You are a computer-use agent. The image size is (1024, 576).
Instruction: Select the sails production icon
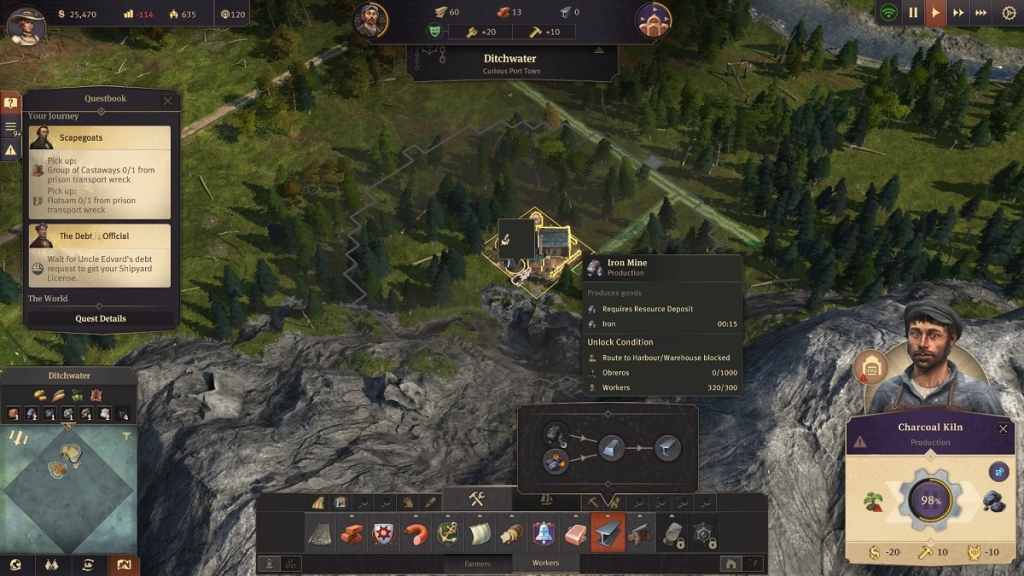coord(479,533)
